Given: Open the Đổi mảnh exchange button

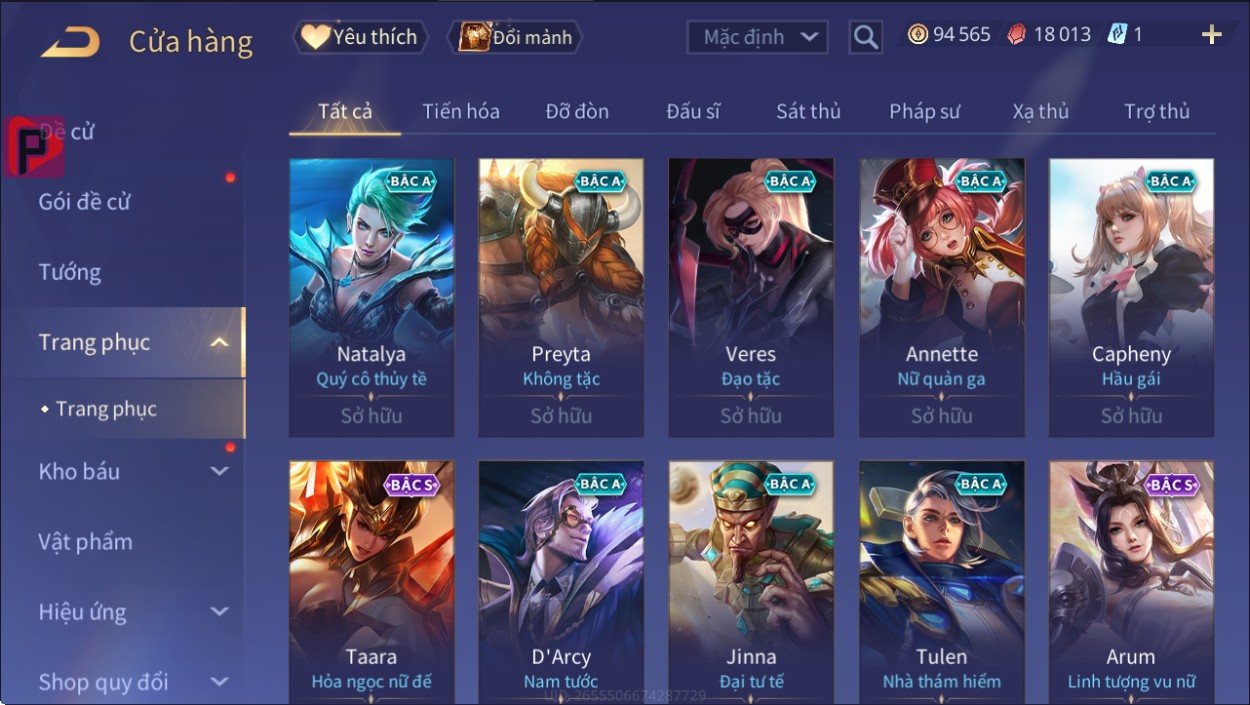Looking at the screenshot, I should (516, 38).
